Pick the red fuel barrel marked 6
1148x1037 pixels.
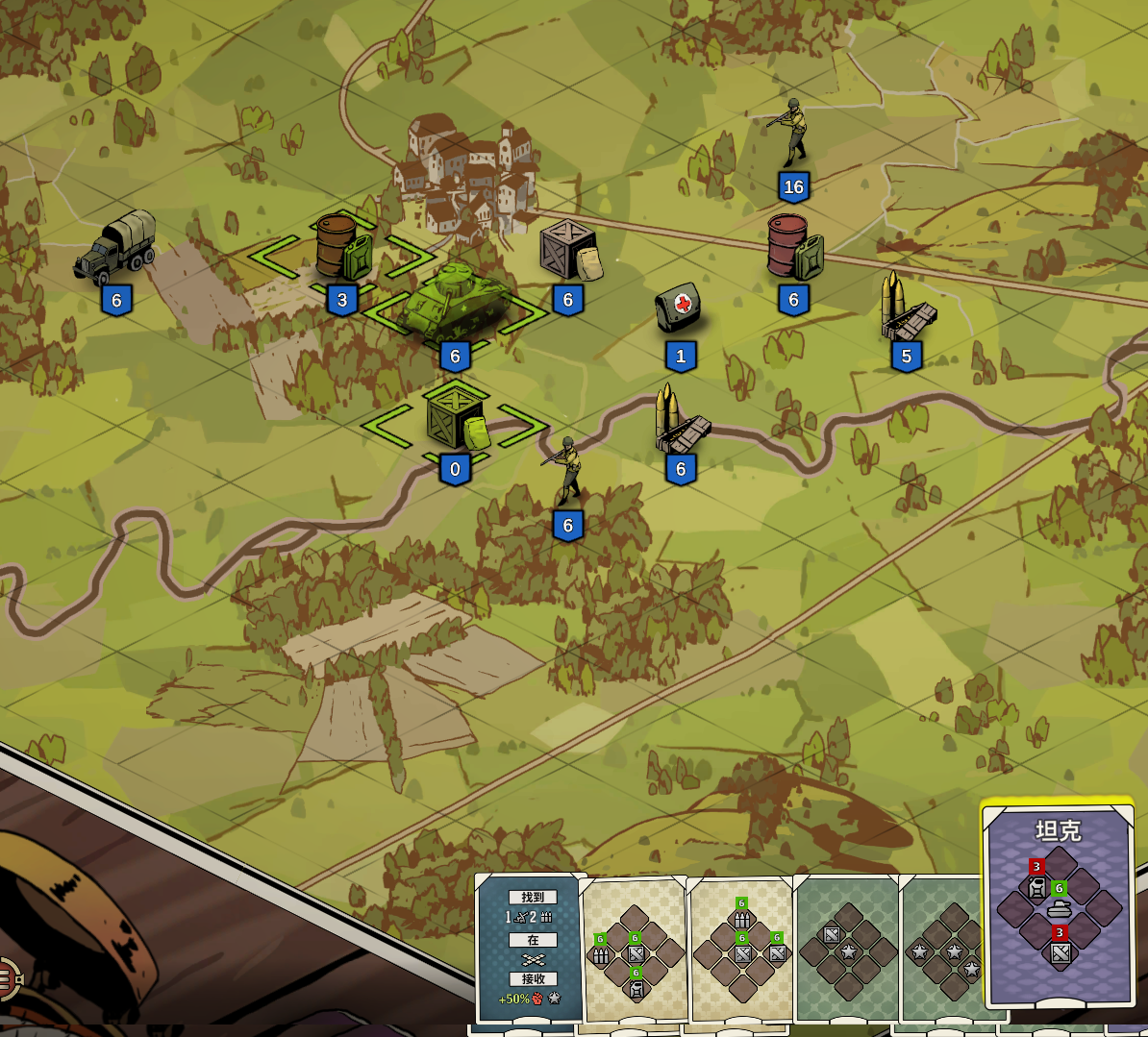coord(793,248)
